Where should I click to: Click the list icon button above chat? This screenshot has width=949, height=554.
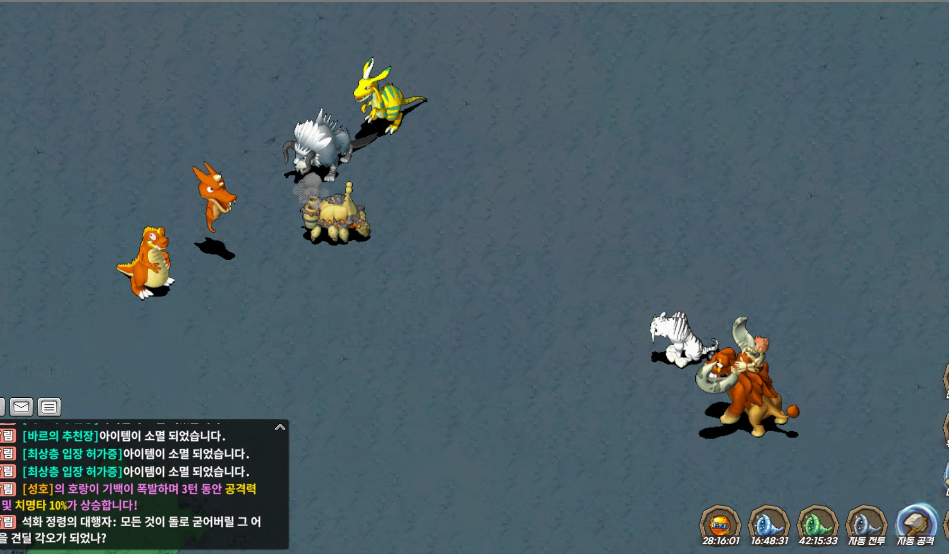[49, 407]
